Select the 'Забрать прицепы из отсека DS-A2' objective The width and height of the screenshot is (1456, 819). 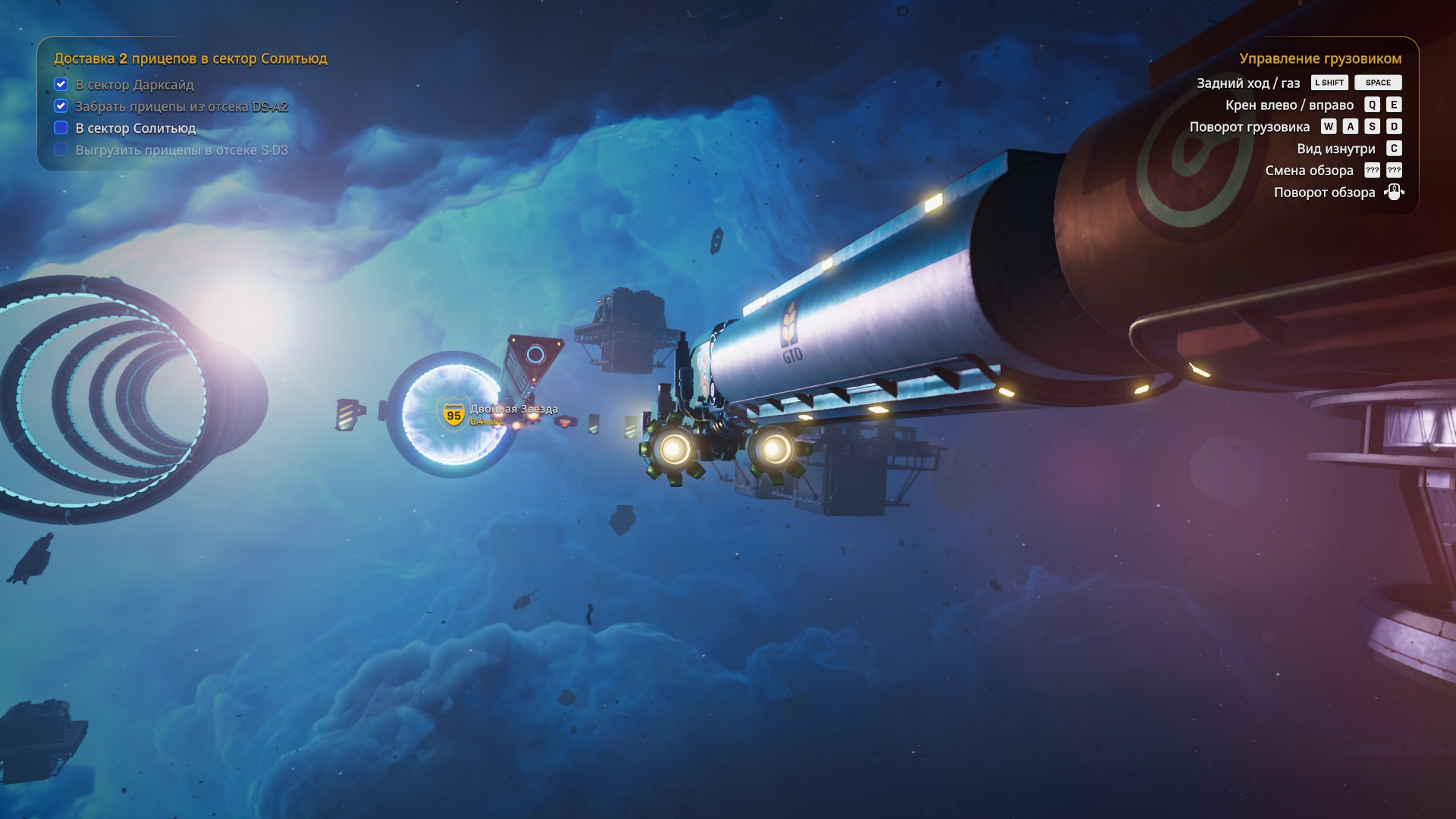[181, 107]
